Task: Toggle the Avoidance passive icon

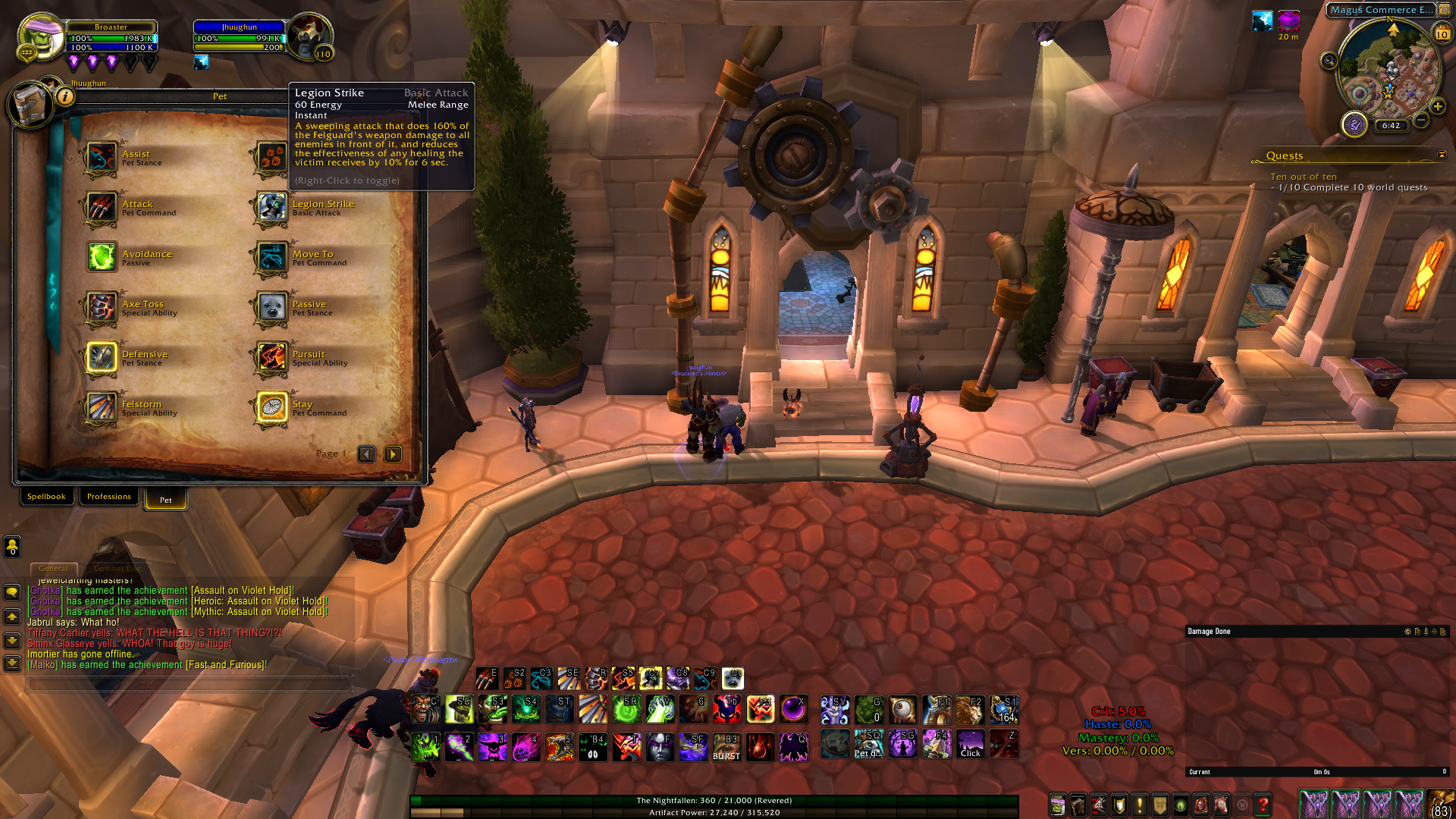Action: point(101,258)
